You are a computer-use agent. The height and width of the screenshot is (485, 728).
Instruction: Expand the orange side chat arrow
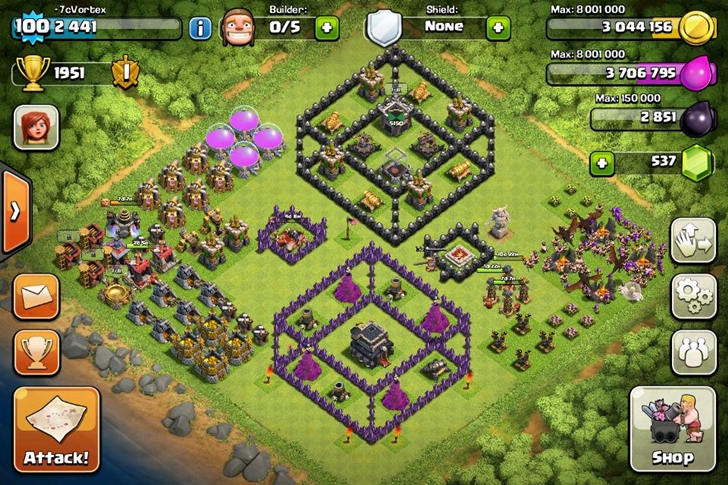tap(14, 211)
